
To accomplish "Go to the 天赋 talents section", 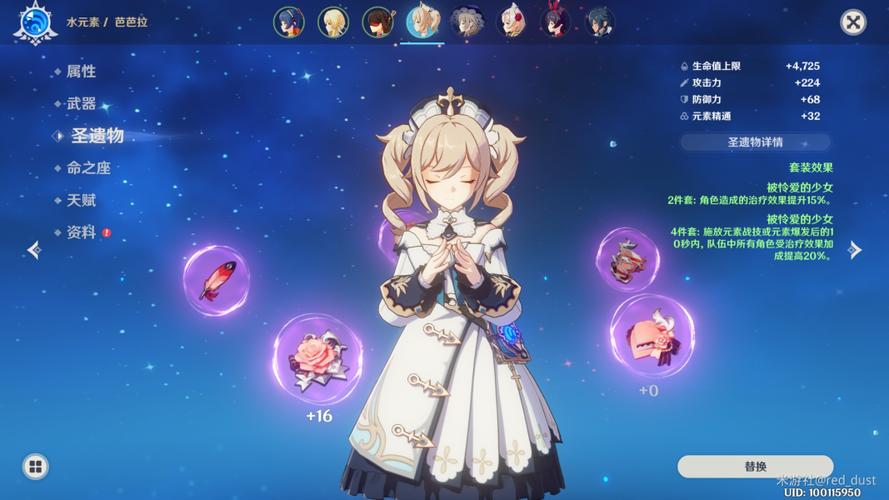I will point(81,200).
